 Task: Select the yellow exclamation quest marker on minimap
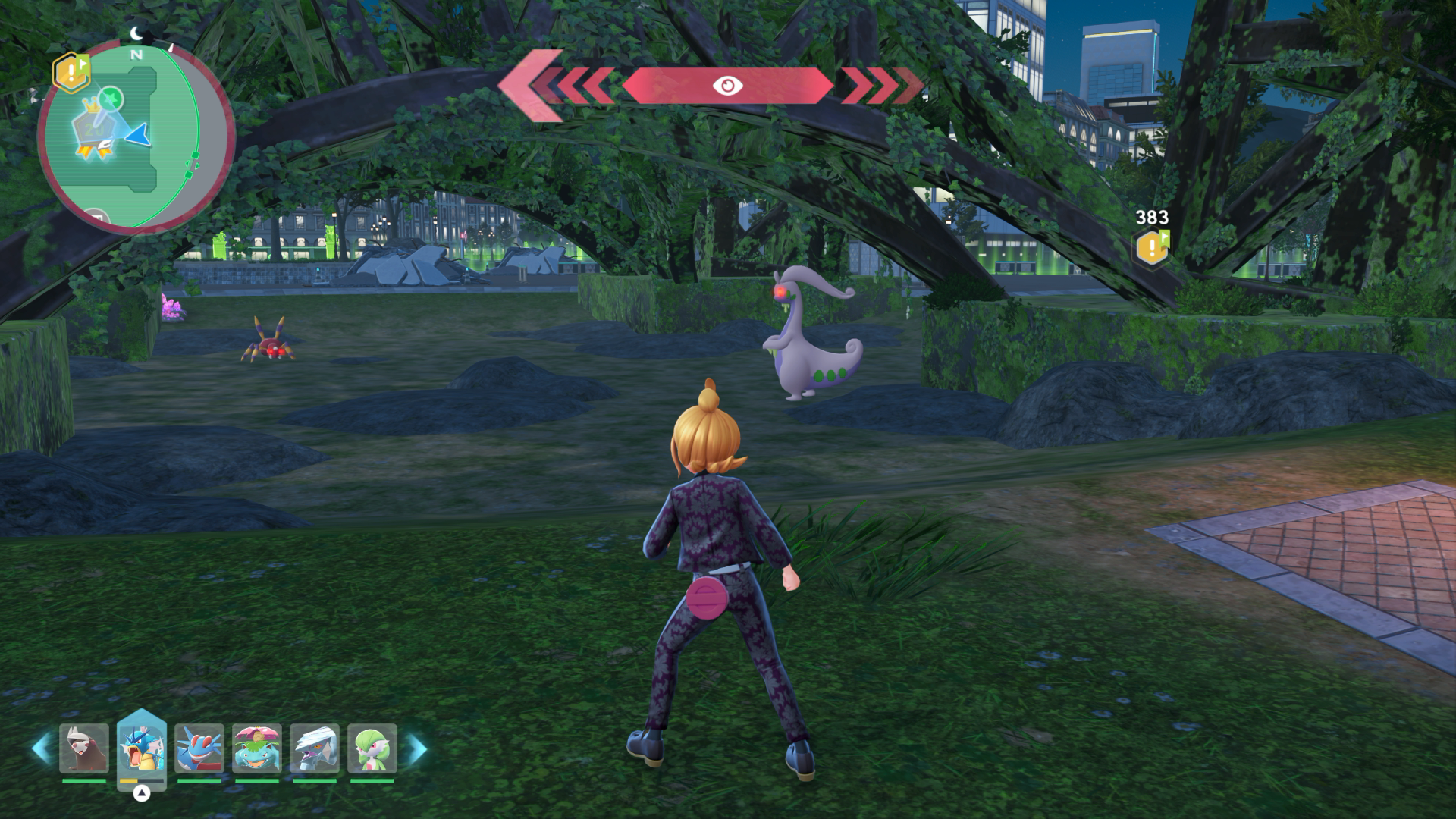click(x=71, y=72)
